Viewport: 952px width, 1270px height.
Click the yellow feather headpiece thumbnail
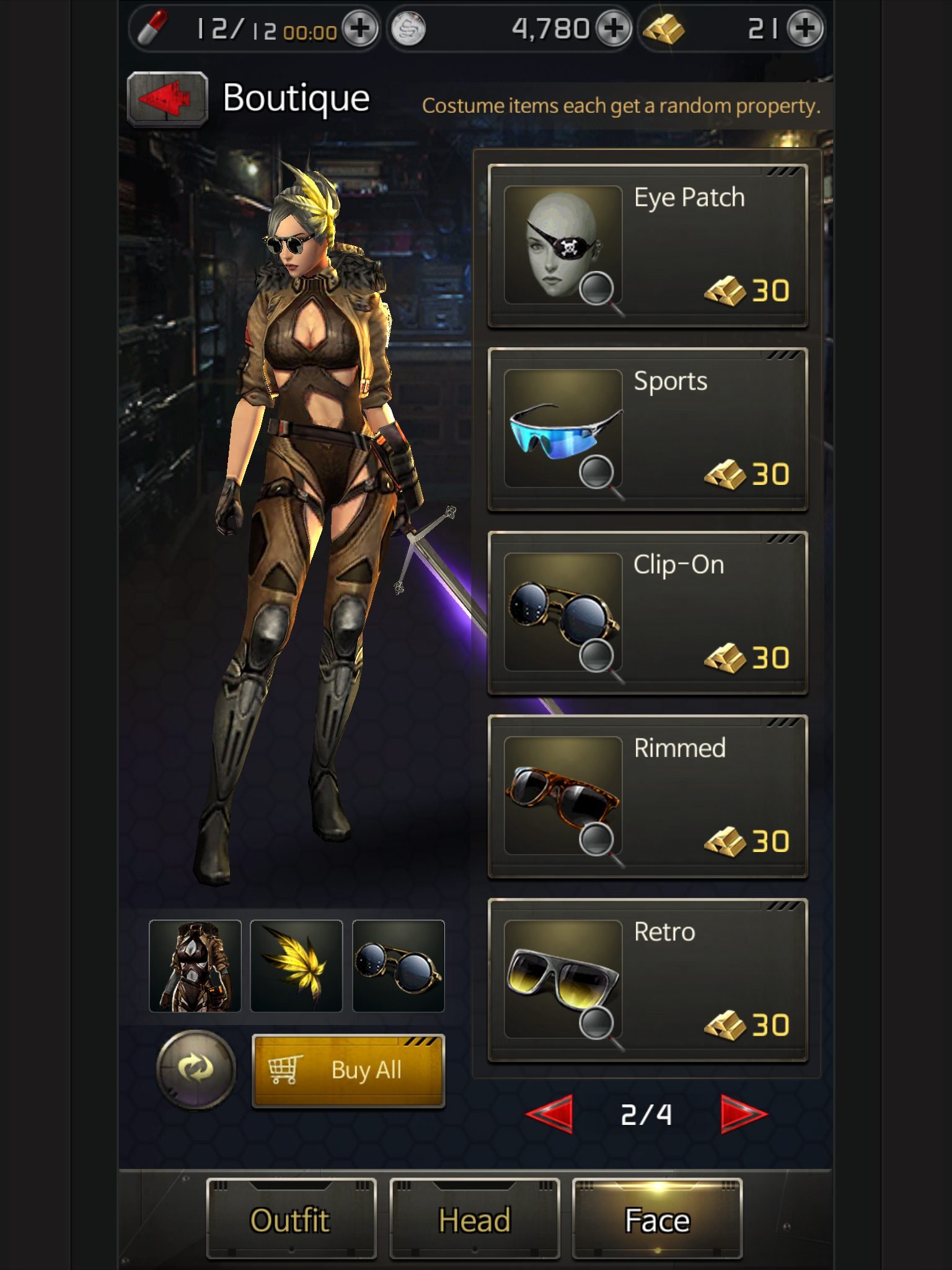(x=296, y=966)
